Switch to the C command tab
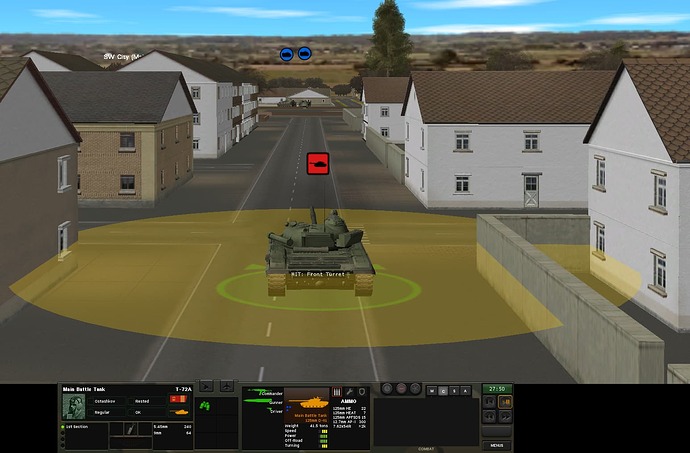690x453 pixels. pyautogui.click(x=443, y=390)
